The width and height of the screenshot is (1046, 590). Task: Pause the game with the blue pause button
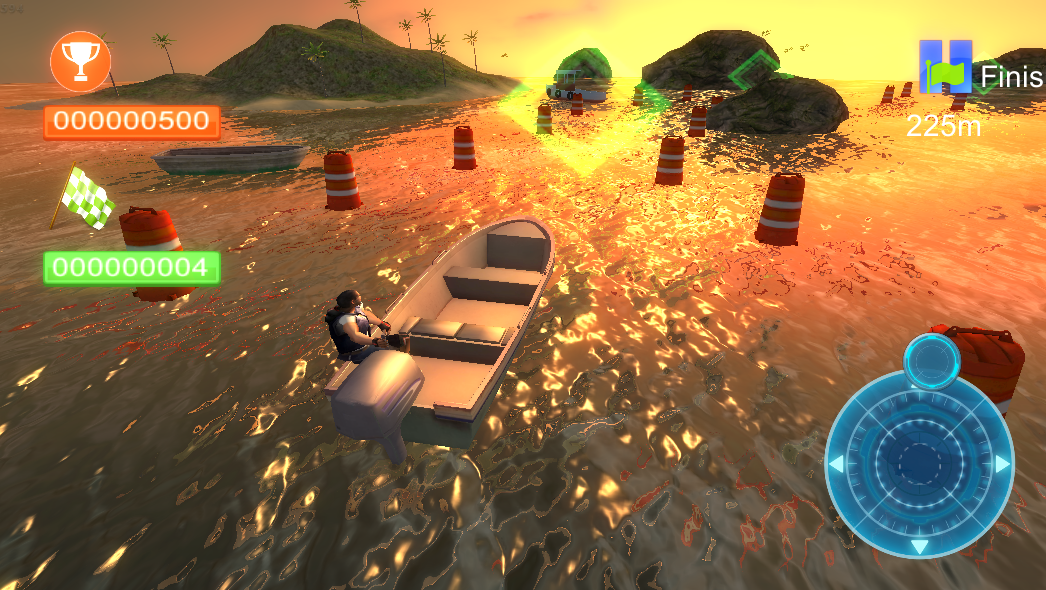click(945, 67)
